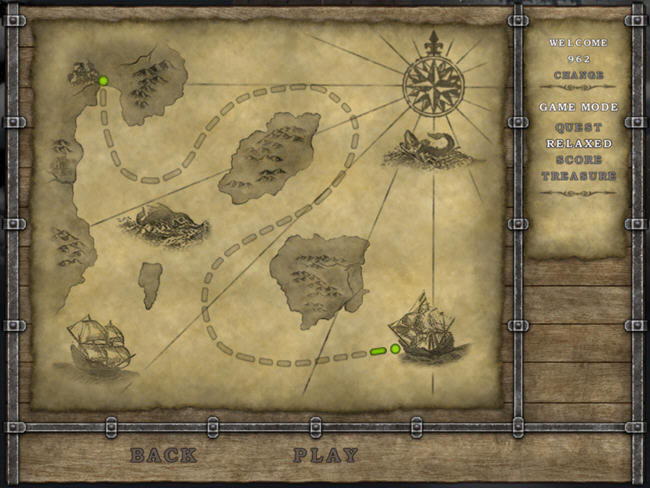Select Quest game mode

[x=579, y=128]
